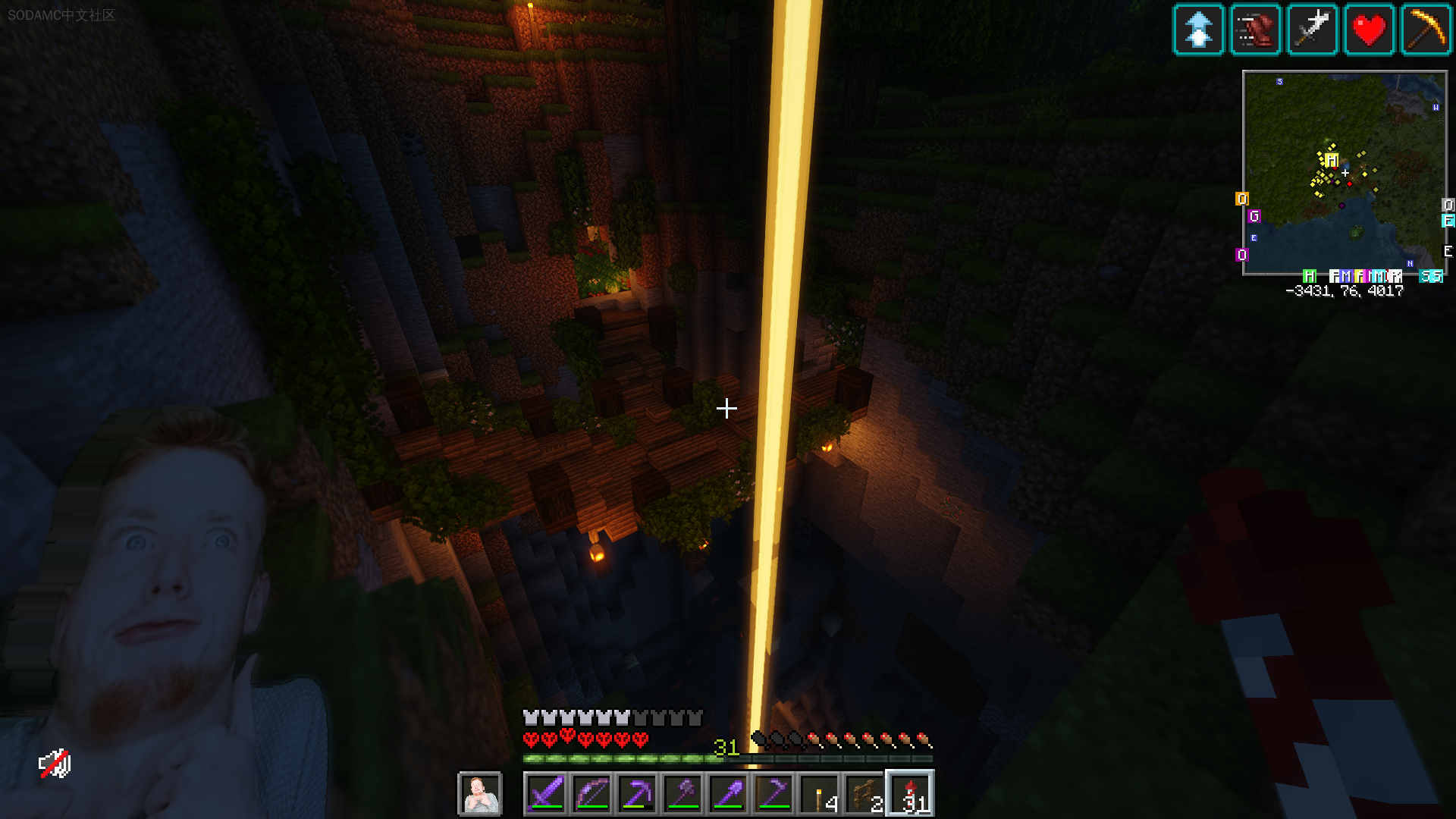1456x819 pixels.
Task: Click the sword strength effect icon
Action: 1312,30
